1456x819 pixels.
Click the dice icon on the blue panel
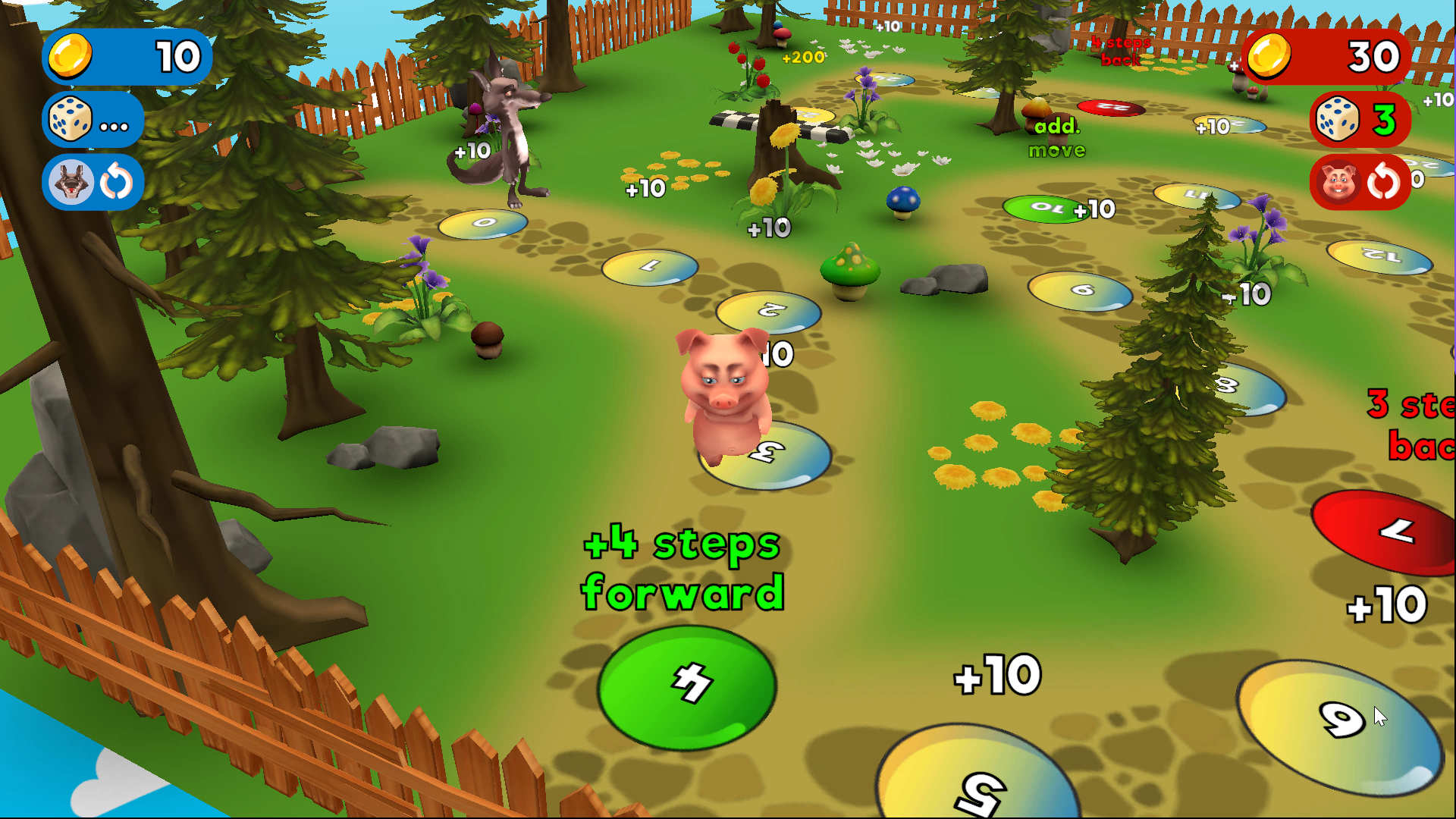point(70,119)
